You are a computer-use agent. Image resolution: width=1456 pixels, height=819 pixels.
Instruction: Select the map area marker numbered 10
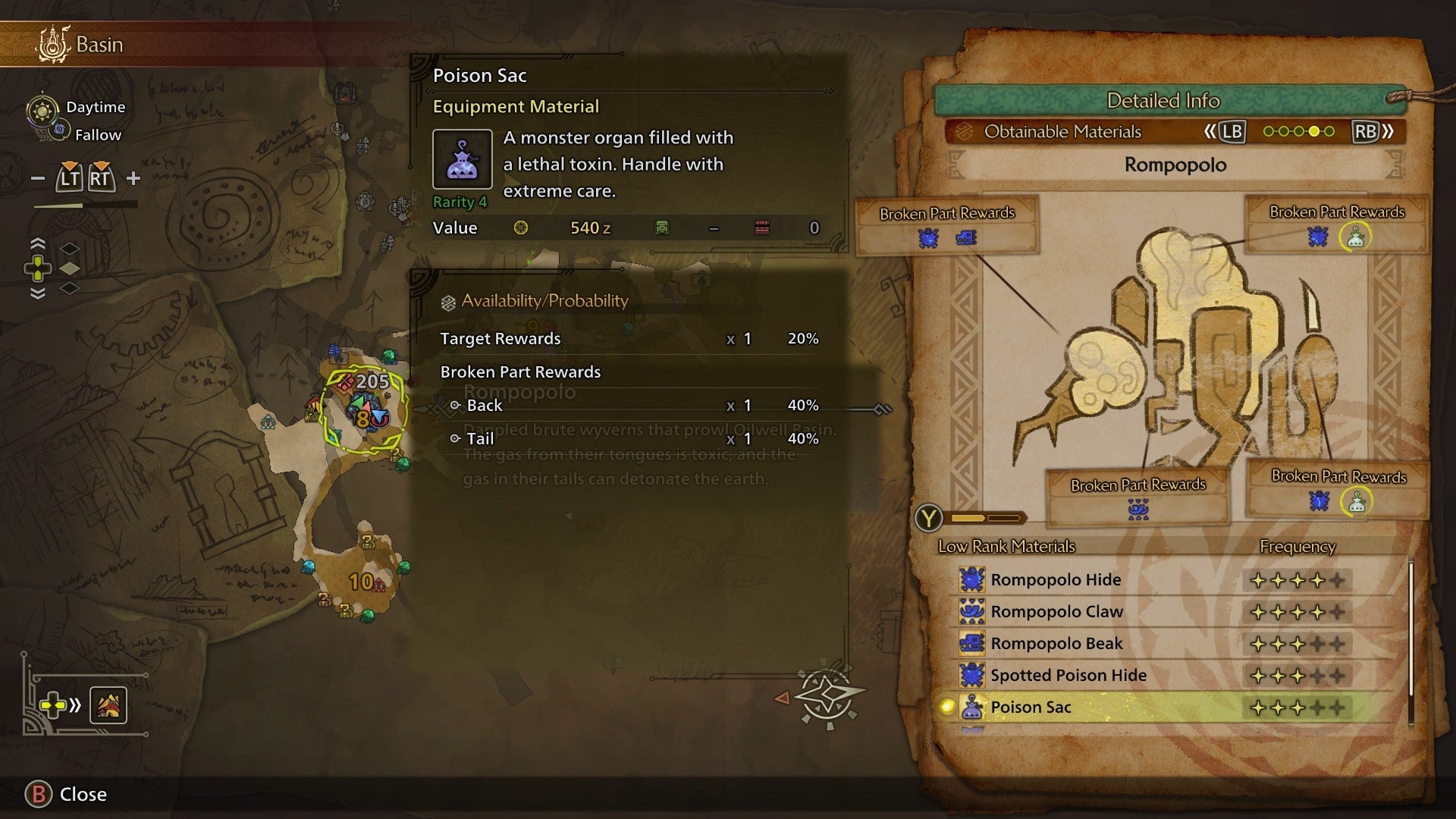click(362, 582)
